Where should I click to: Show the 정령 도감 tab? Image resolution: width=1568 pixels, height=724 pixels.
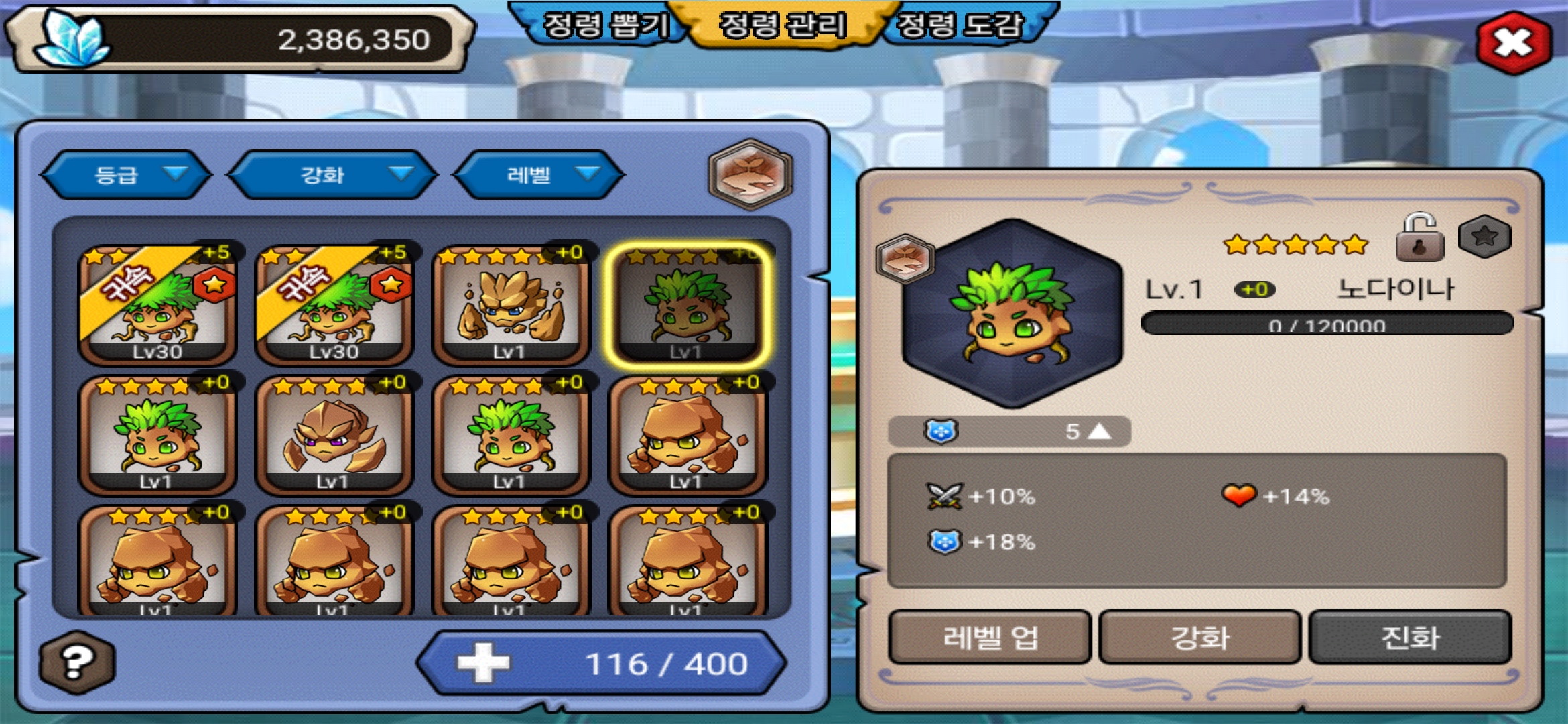tap(961, 25)
